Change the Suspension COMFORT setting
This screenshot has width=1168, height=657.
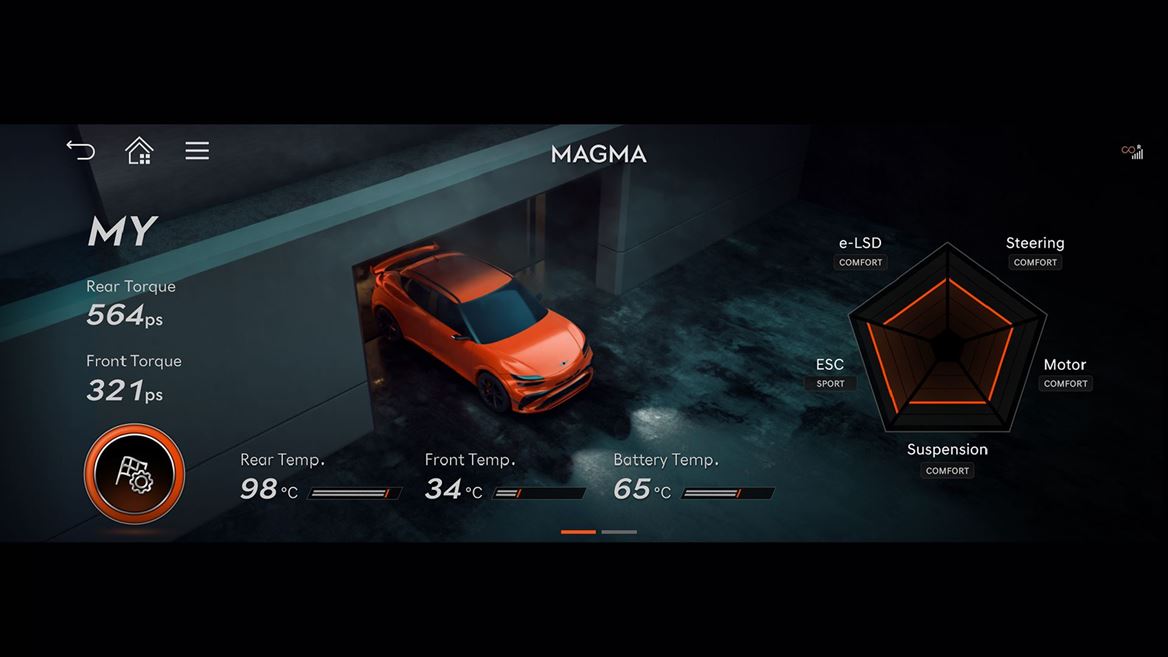(x=947, y=470)
